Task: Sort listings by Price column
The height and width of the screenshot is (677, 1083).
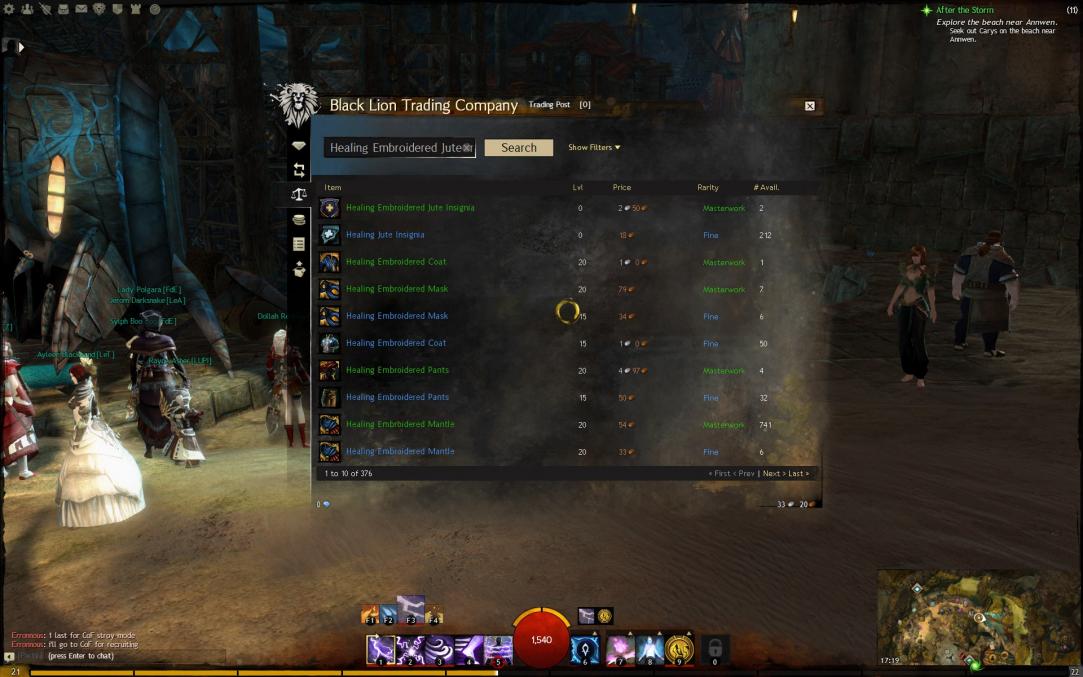Action: [622, 188]
